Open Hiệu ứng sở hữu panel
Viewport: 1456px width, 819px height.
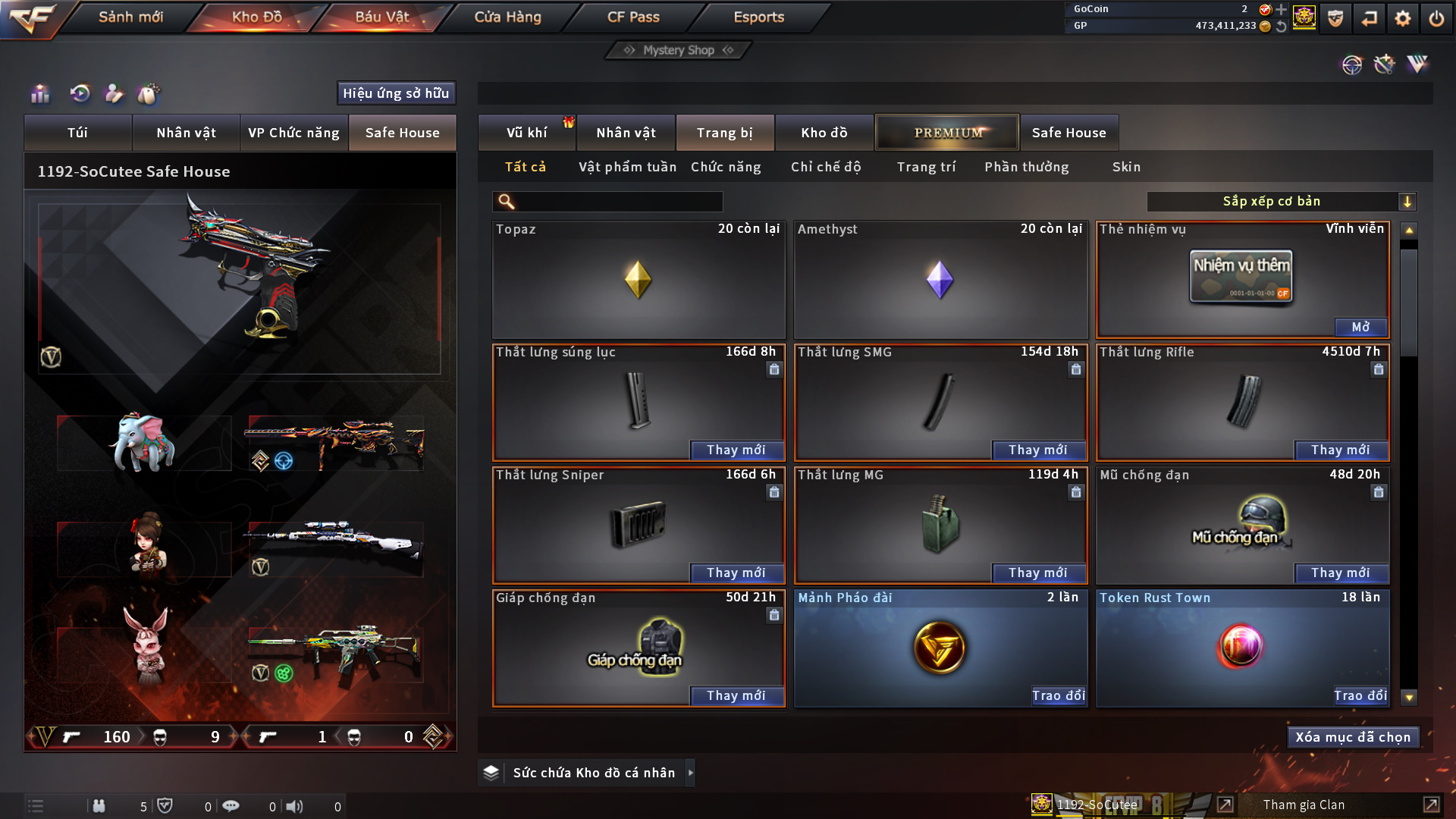tap(396, 93)
